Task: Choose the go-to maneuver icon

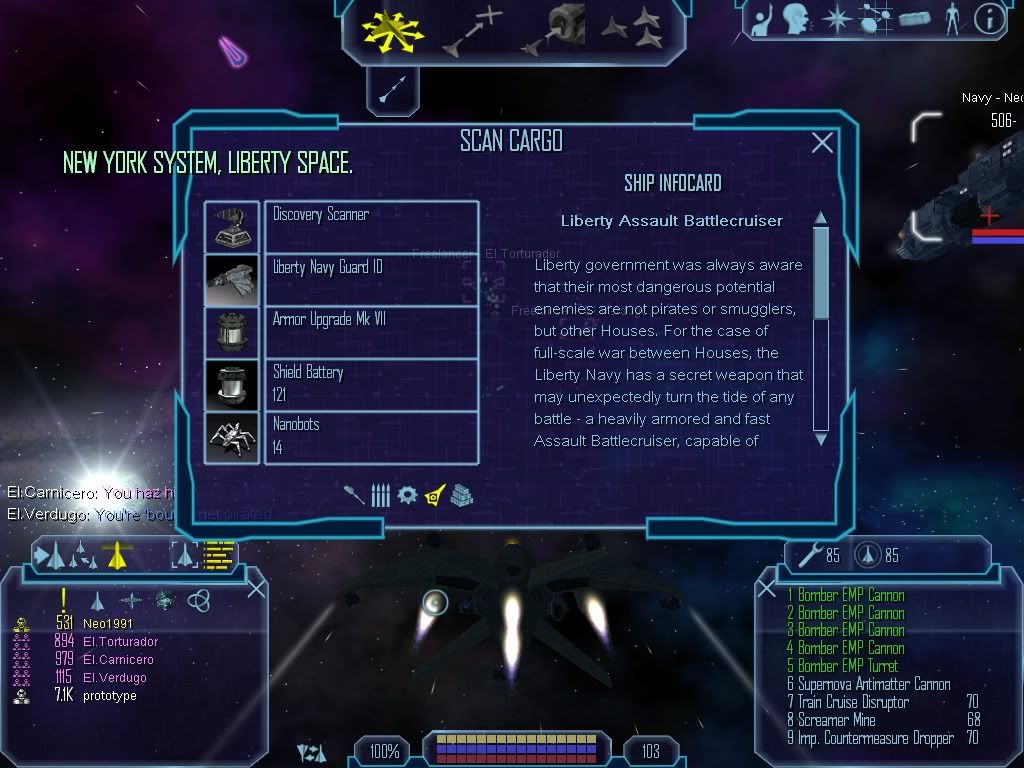Action: click(x=475, y=29)
